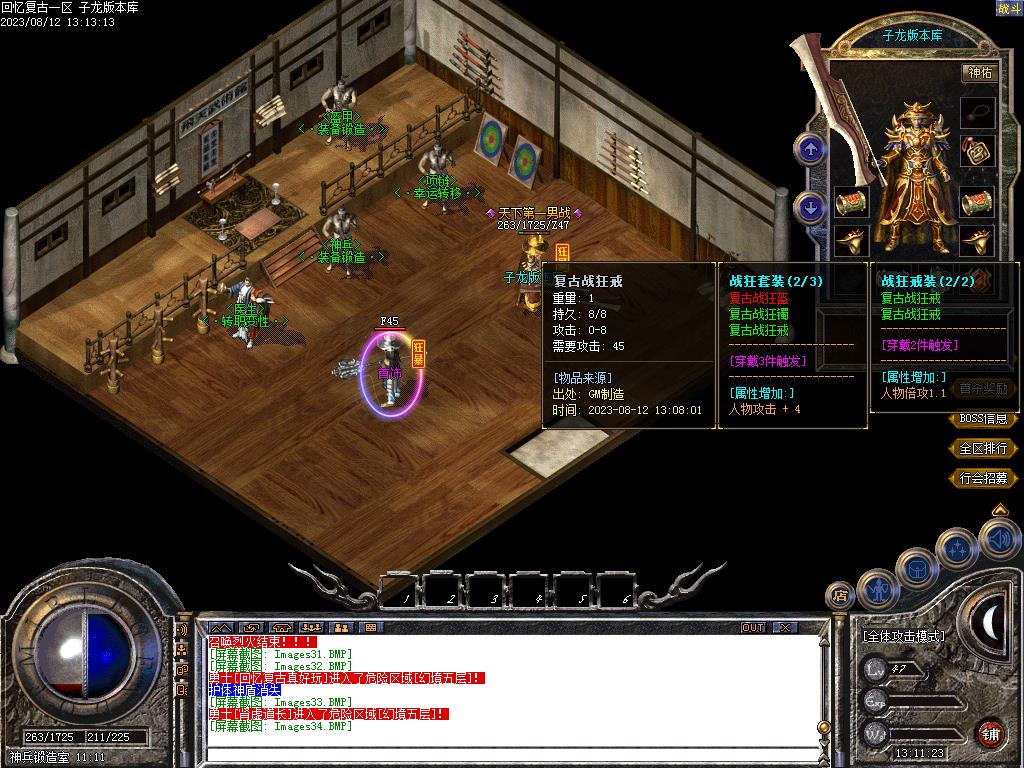The width and height of the screenshot is (1024, 768).
Task: Click the OUT button on the chat bar
Action: click(x=753, y=627)
